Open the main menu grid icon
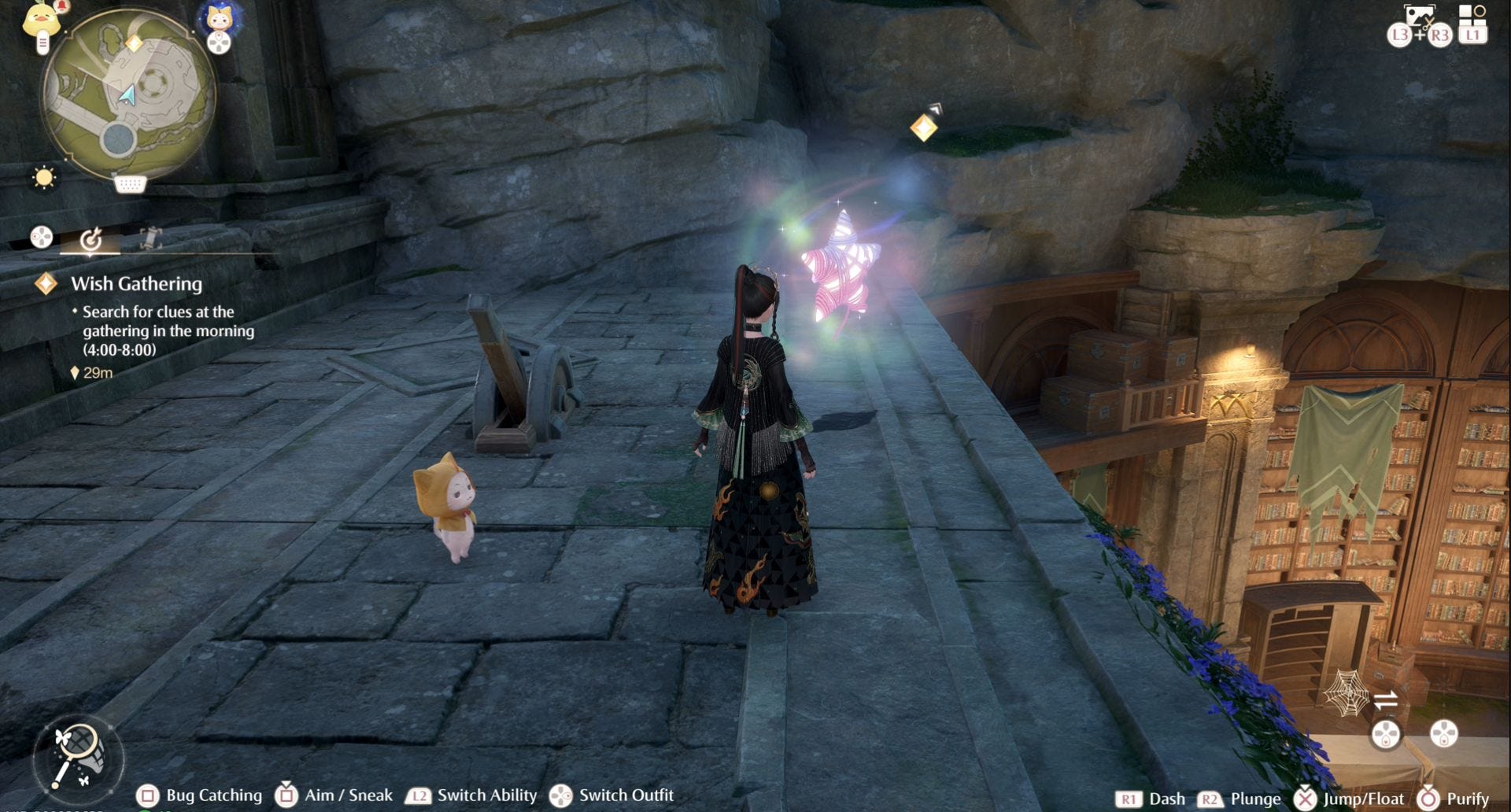This screenshot has height=812, width=1511. [1472, 17]
